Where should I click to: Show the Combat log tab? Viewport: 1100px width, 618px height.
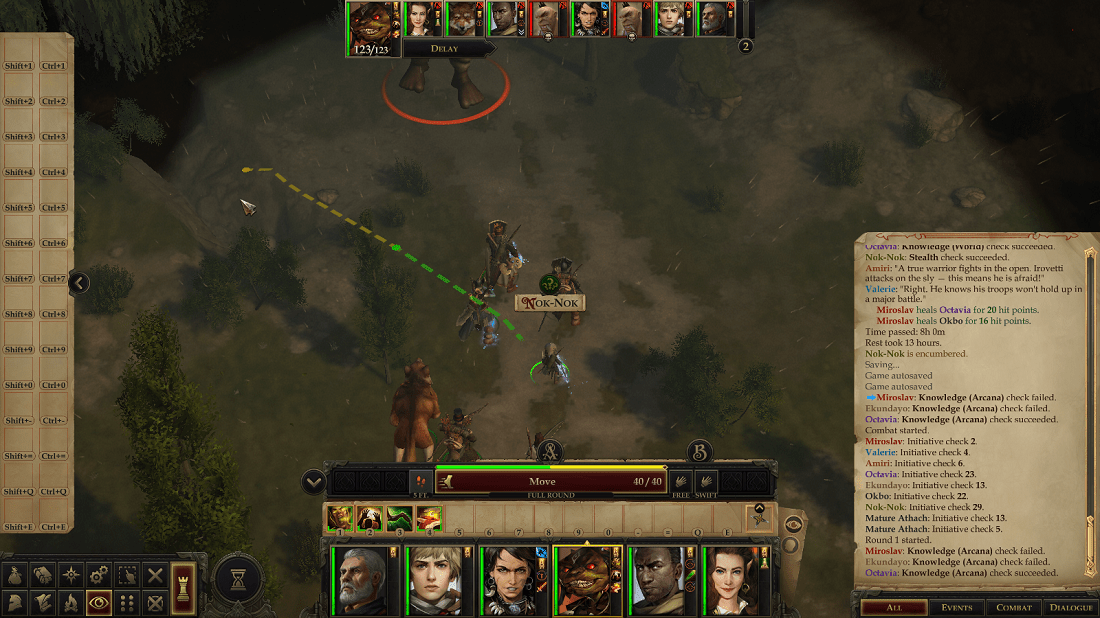point(1013,607)
